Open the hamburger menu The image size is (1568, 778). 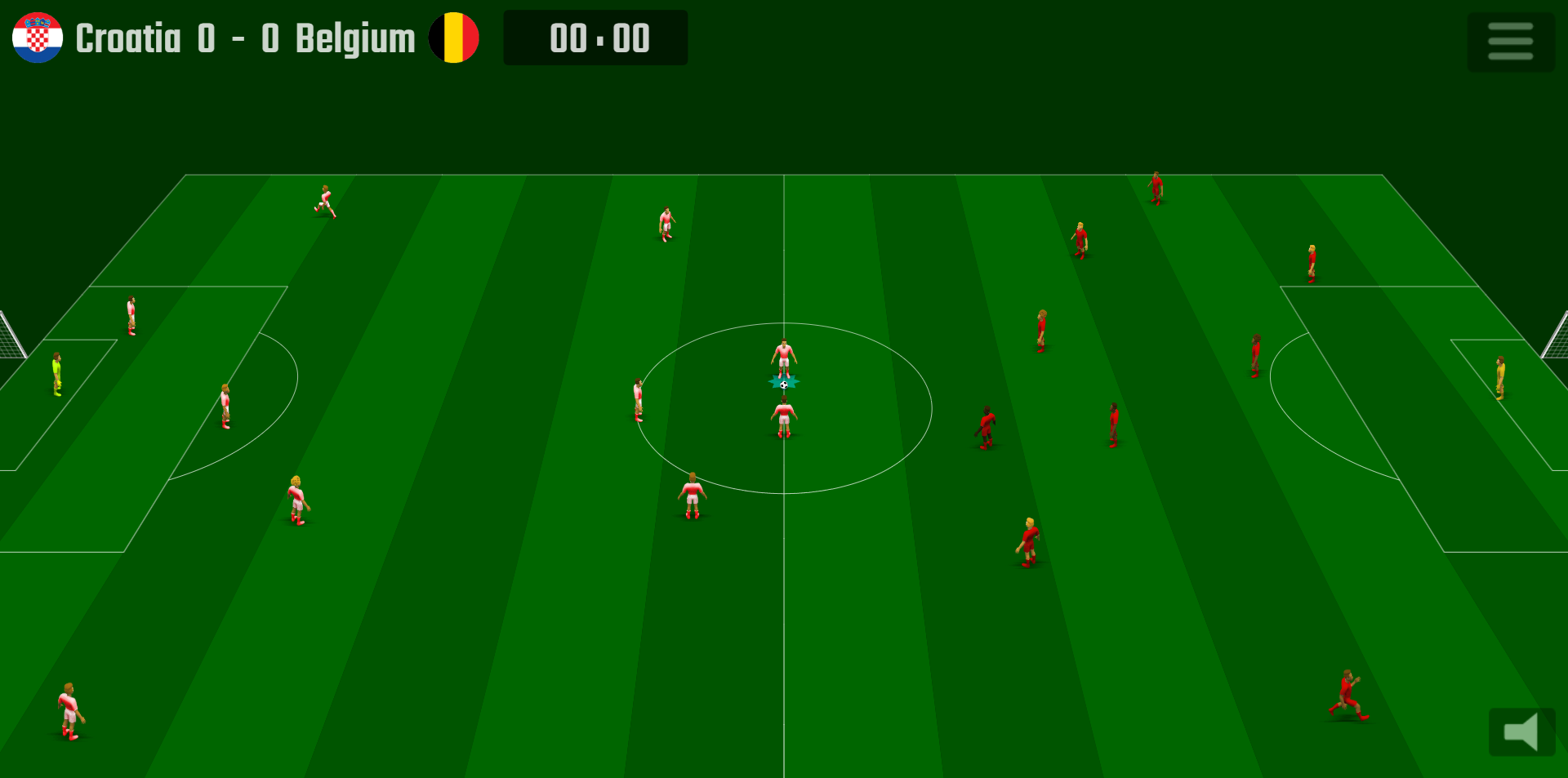(x=1510, y=40)
